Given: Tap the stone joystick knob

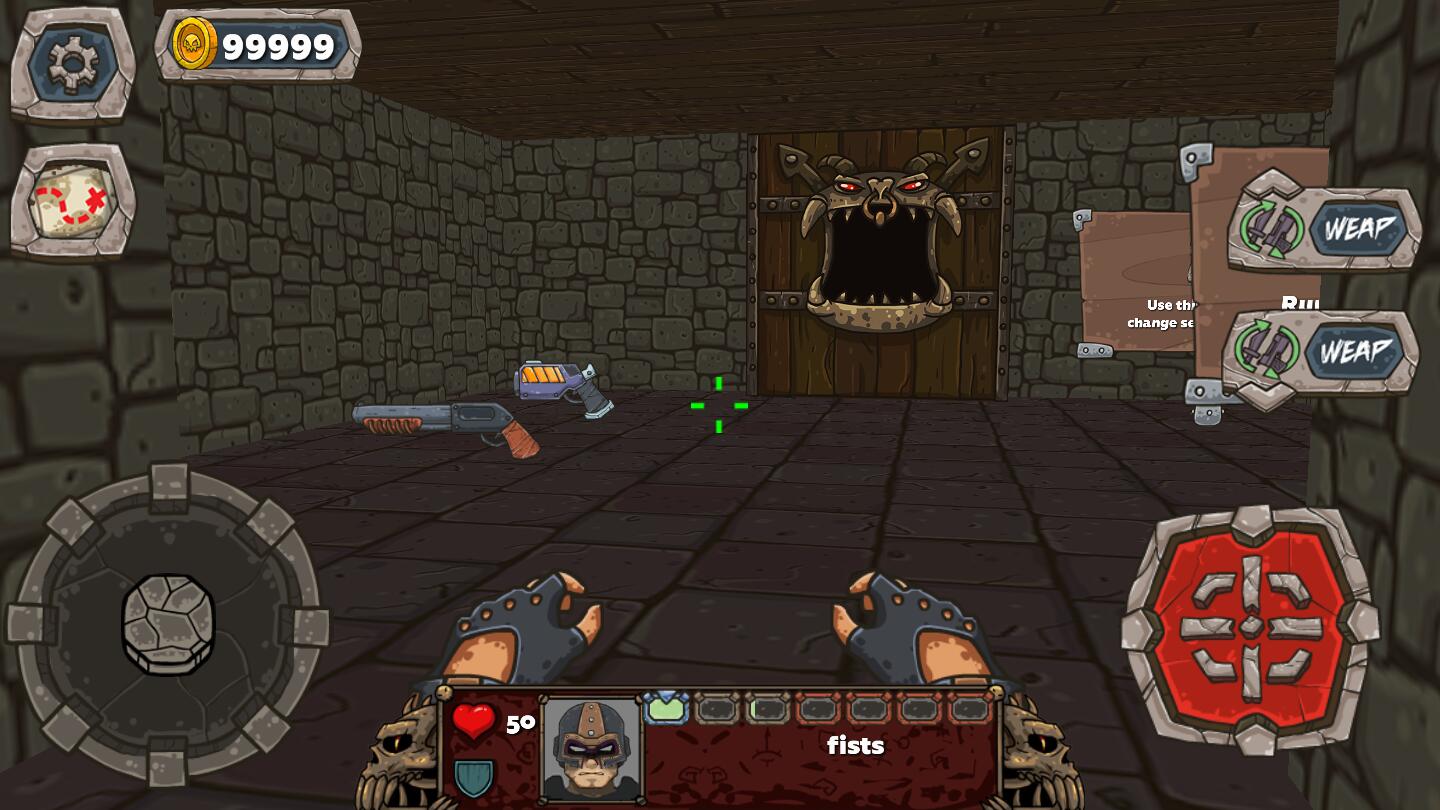Looking at the screenshot, I should point(168,624).
